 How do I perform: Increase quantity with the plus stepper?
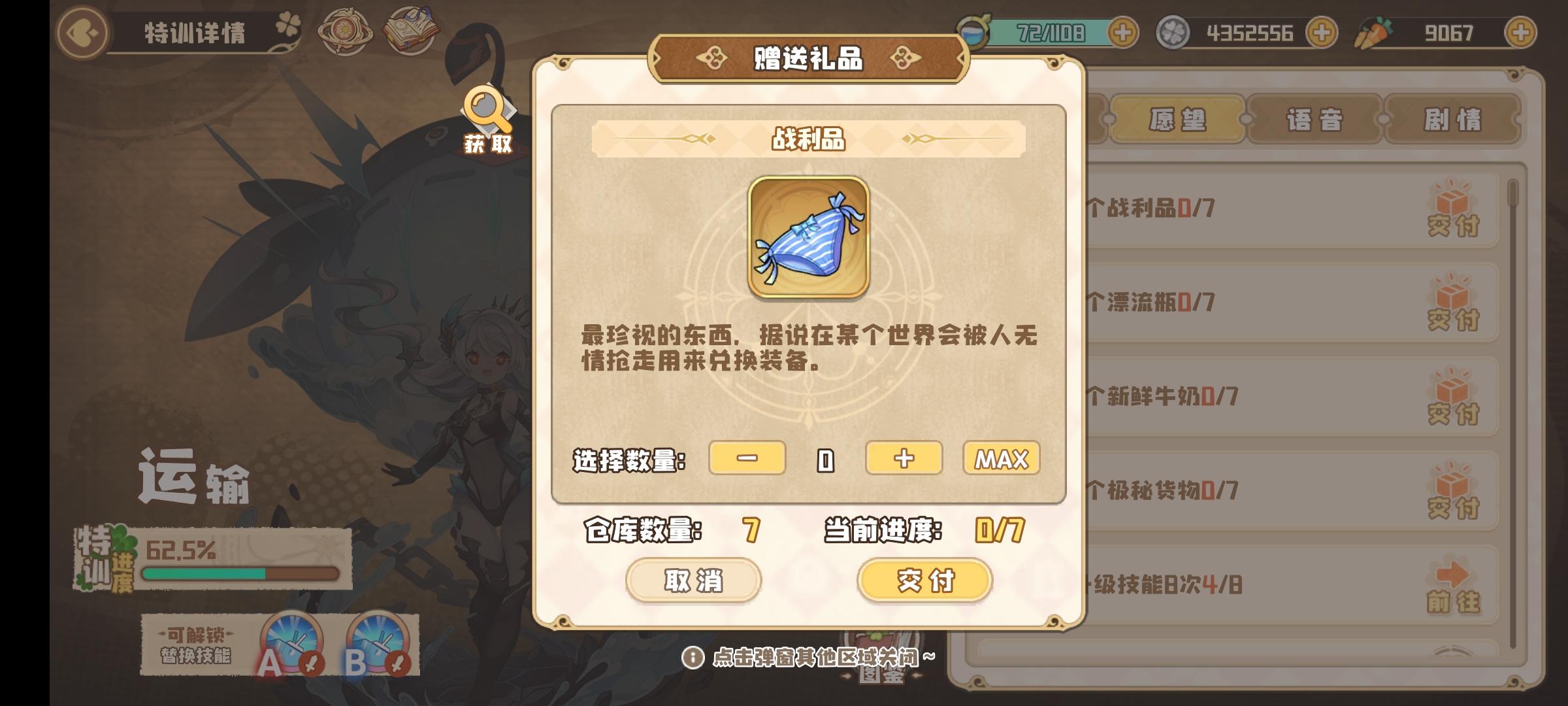904,460
